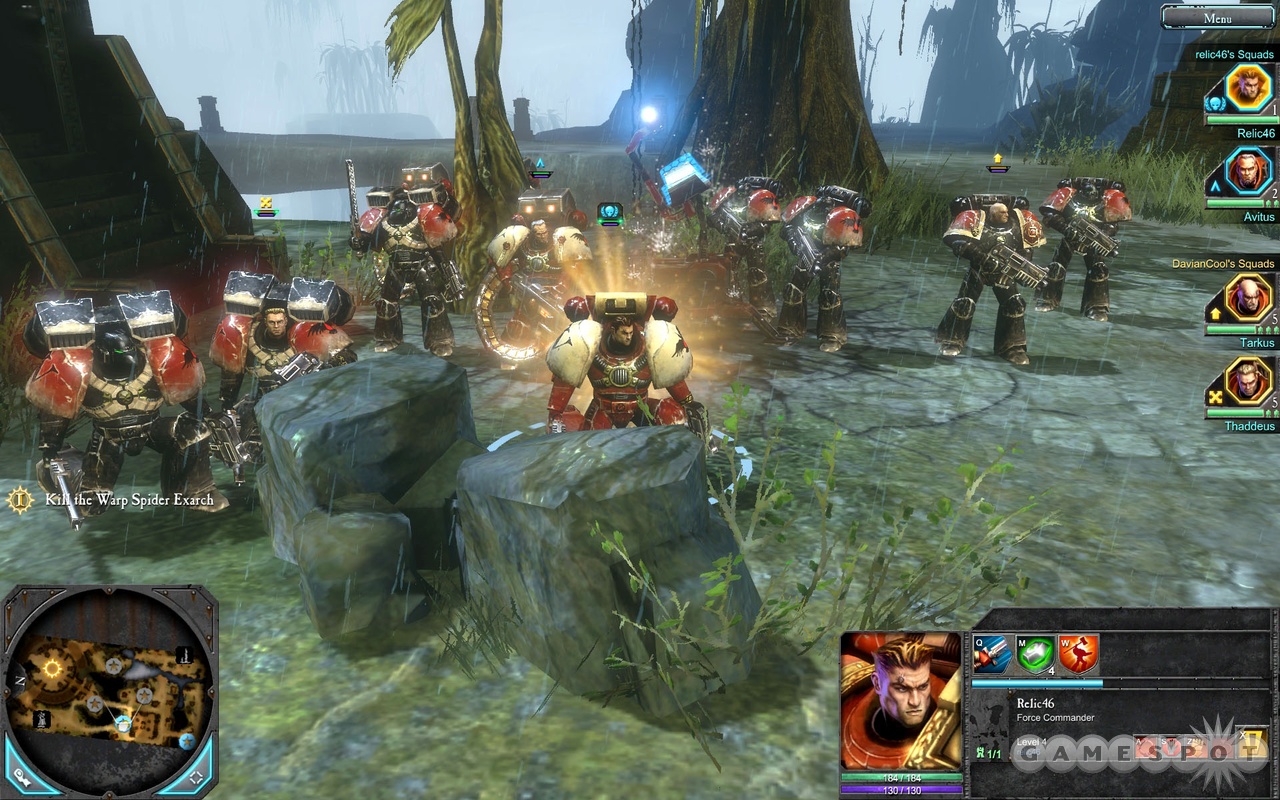Select the blue star marker on minimap
Screen dimensions: 1280x800
click(x=186, y=741)
